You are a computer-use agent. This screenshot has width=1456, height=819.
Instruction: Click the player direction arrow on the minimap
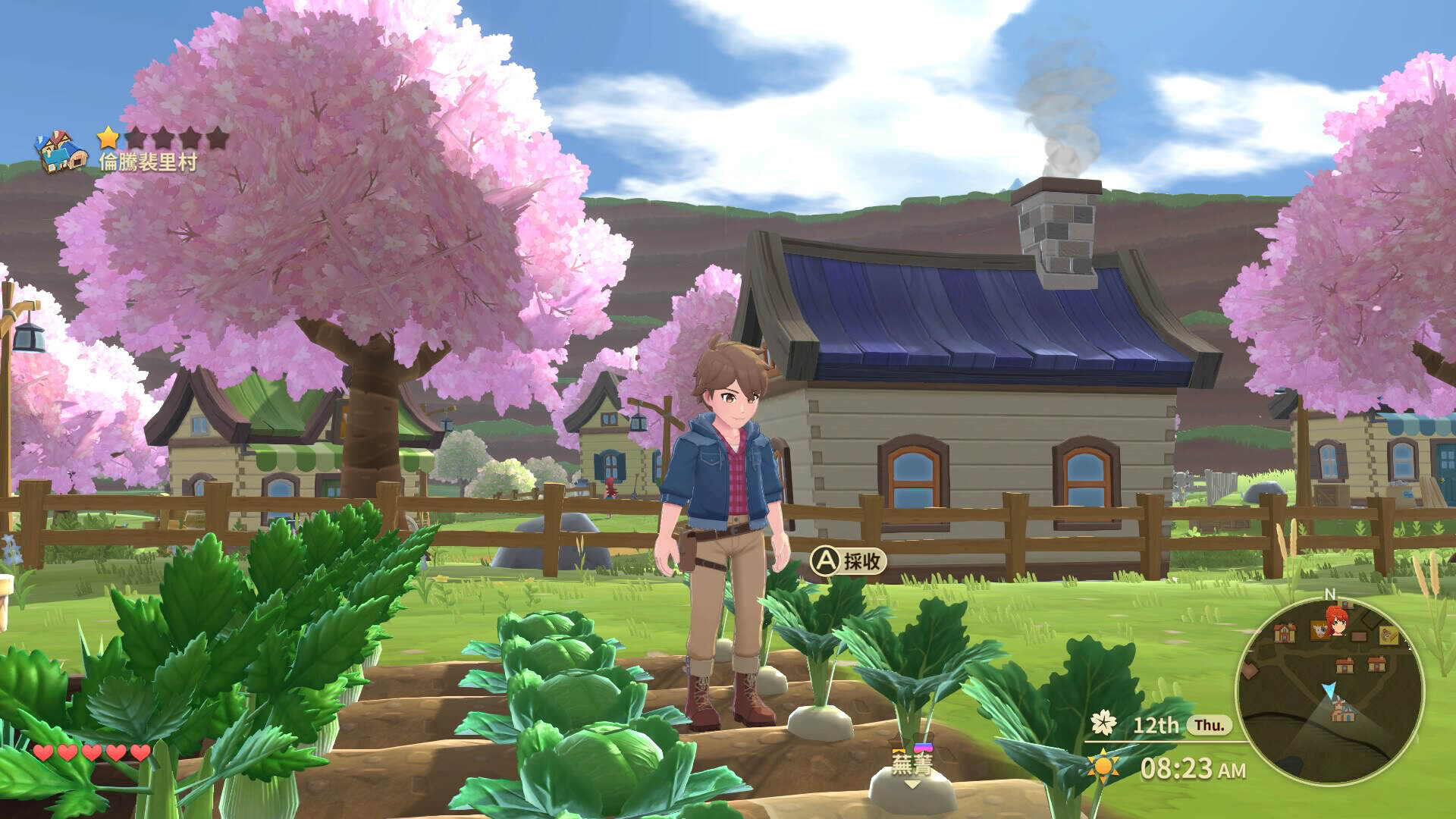coord(1329,689)
